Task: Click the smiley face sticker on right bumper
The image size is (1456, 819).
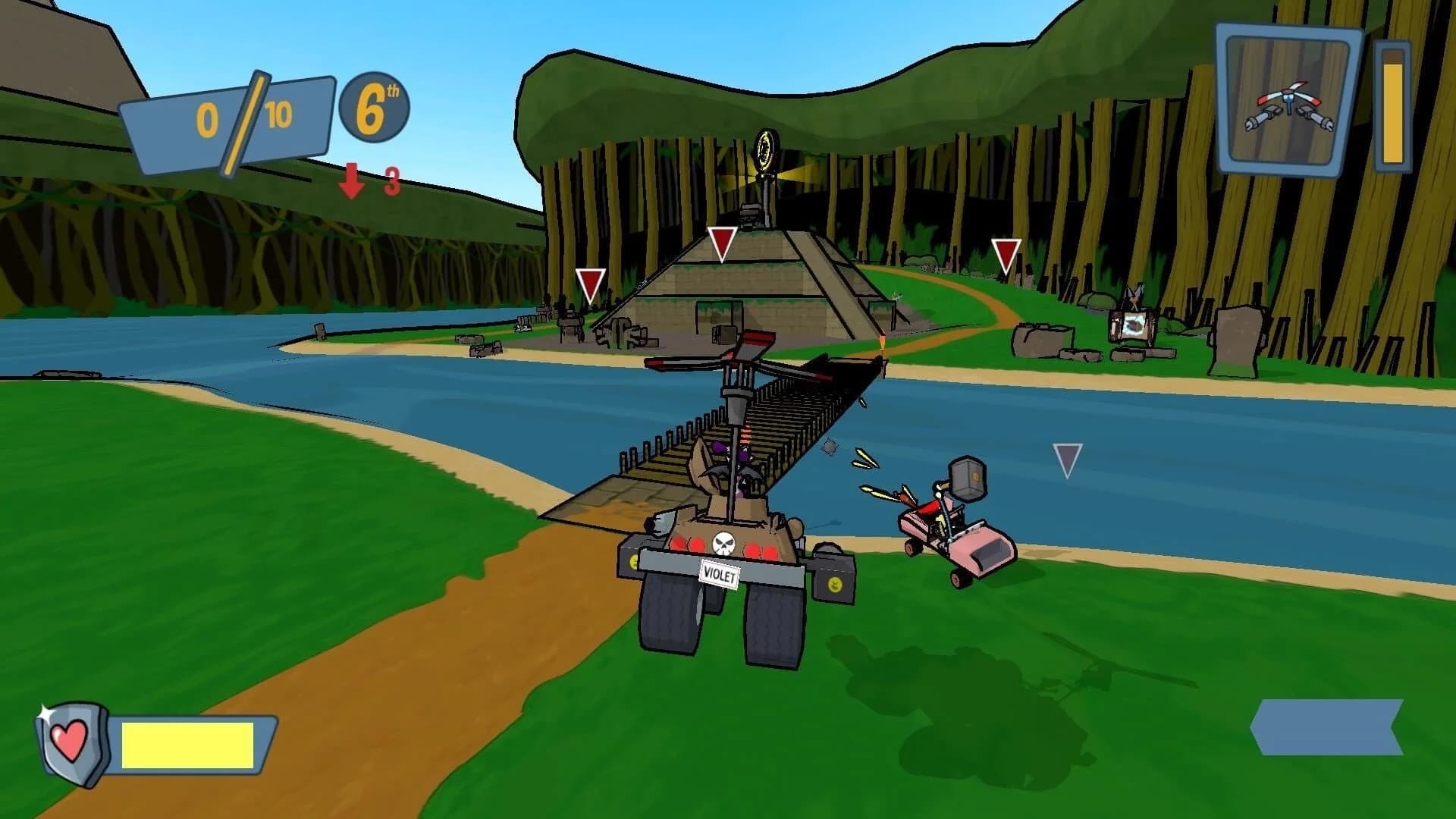Action: click(x=834, y=585)
